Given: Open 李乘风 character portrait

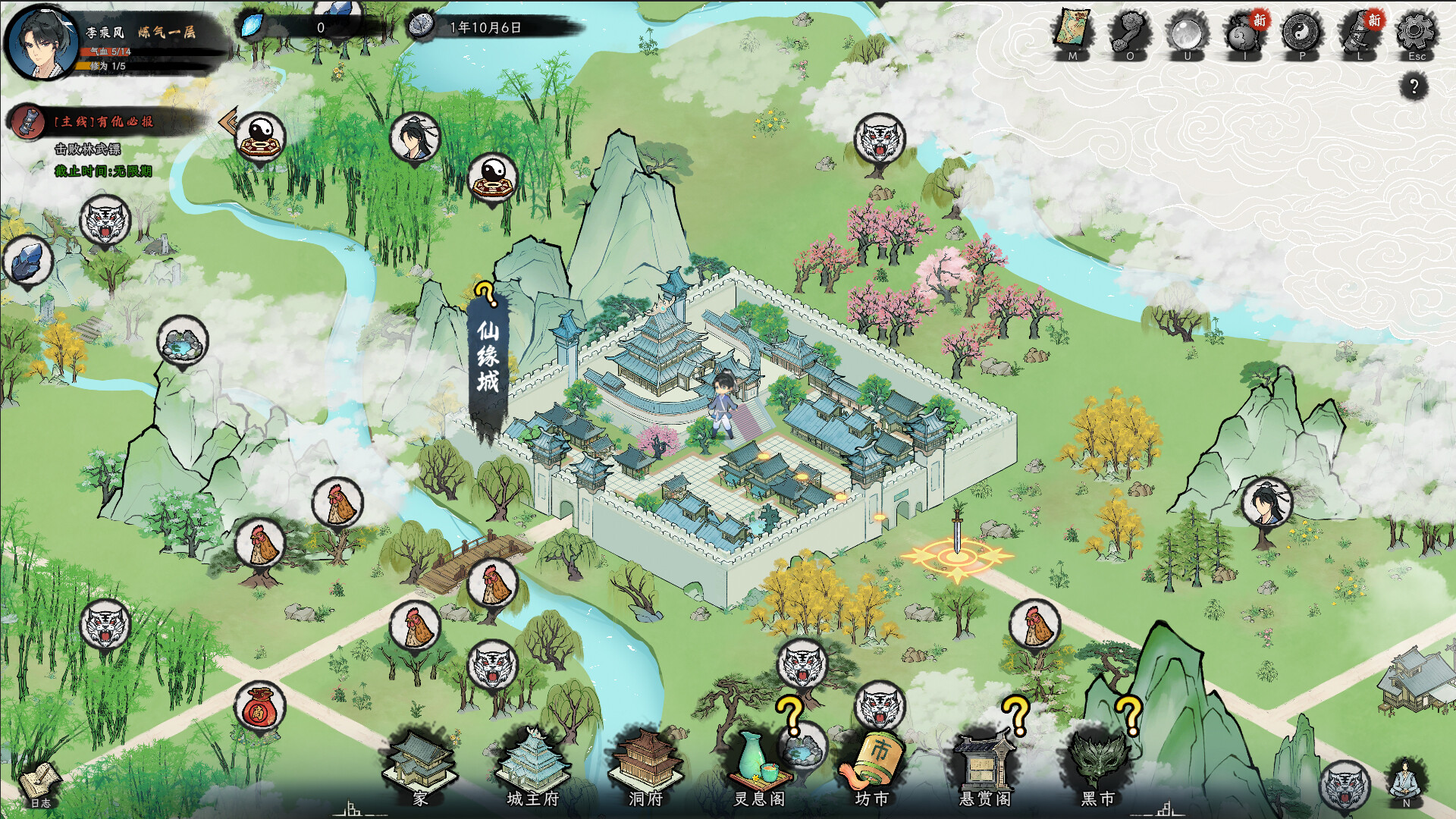Looking at the screenshot, I should (x=41, y=42).
